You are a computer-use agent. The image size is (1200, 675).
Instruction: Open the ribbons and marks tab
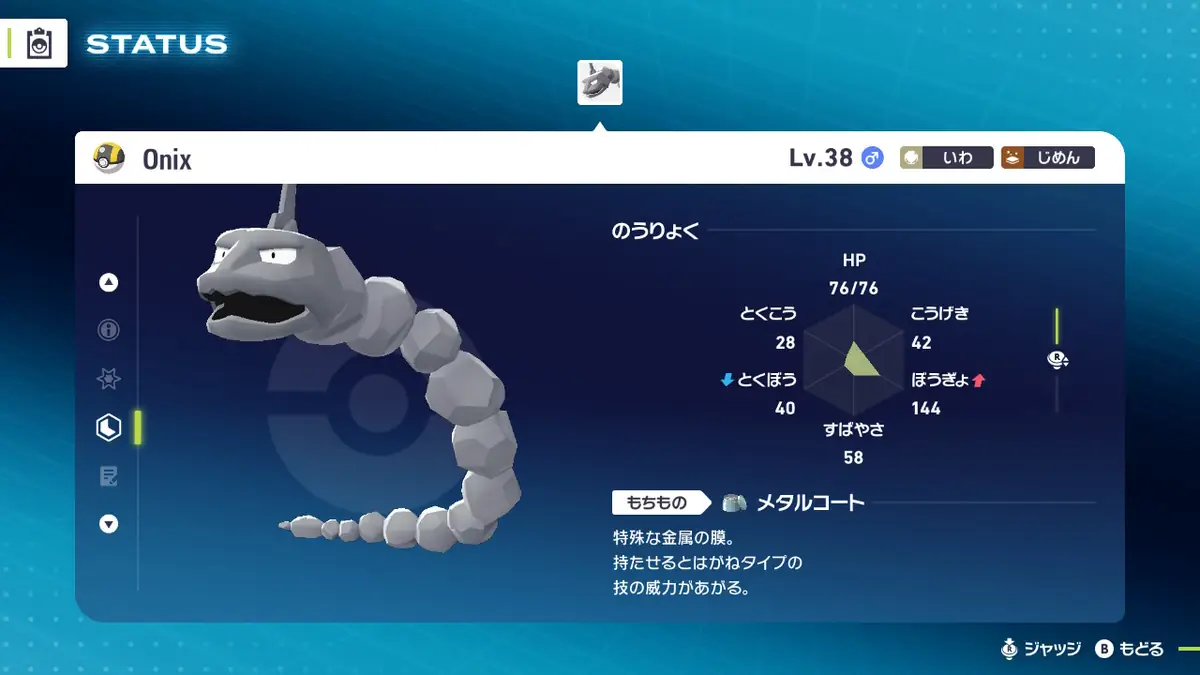[x=109, y=379]
